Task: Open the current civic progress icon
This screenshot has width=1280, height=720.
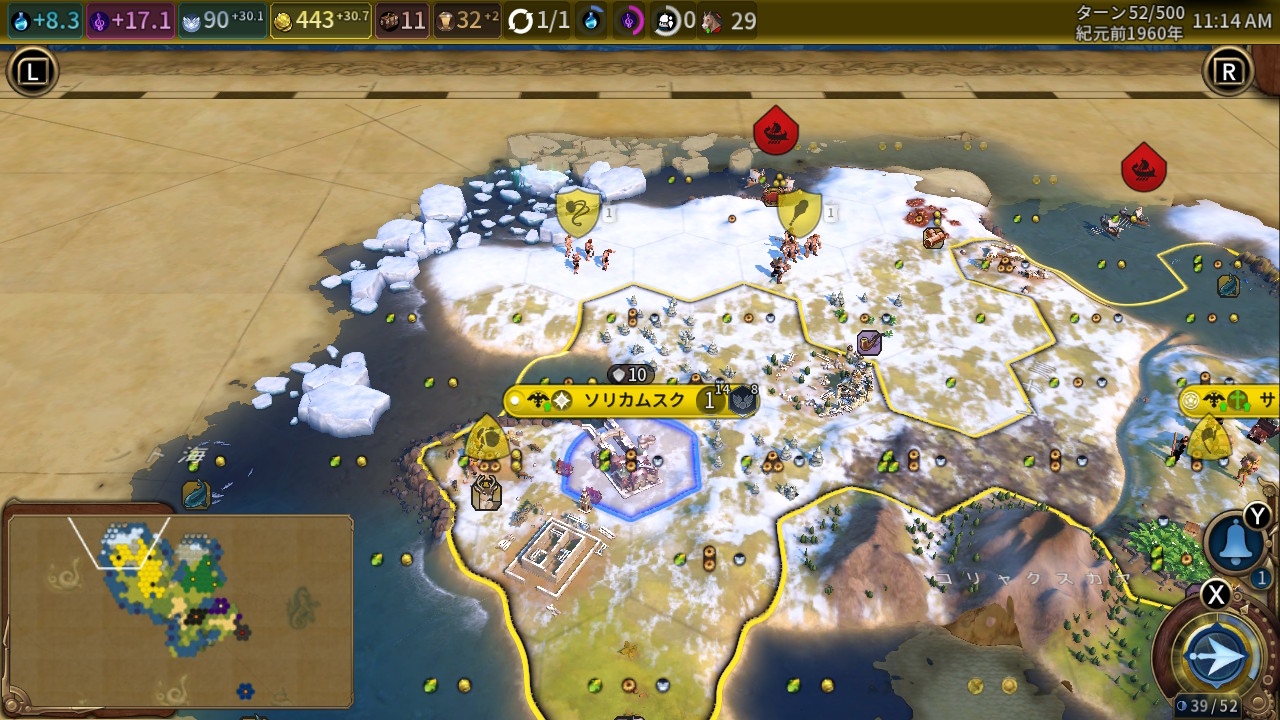Action: [628, 21]
